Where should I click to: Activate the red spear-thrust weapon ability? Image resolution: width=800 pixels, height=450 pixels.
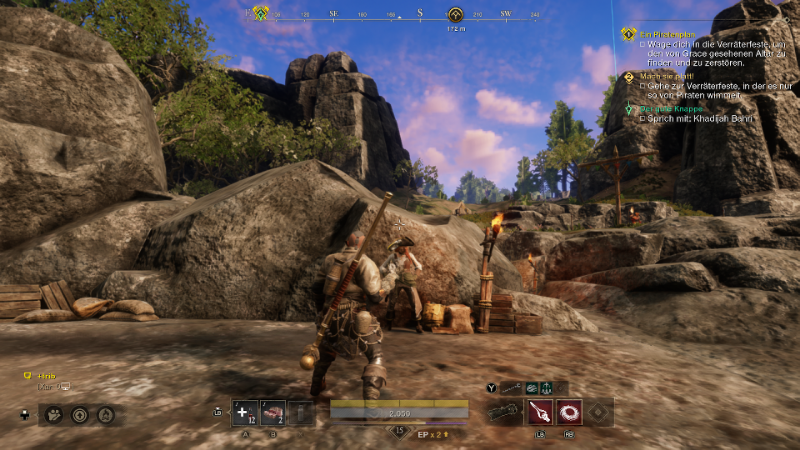tap(540, 412)
